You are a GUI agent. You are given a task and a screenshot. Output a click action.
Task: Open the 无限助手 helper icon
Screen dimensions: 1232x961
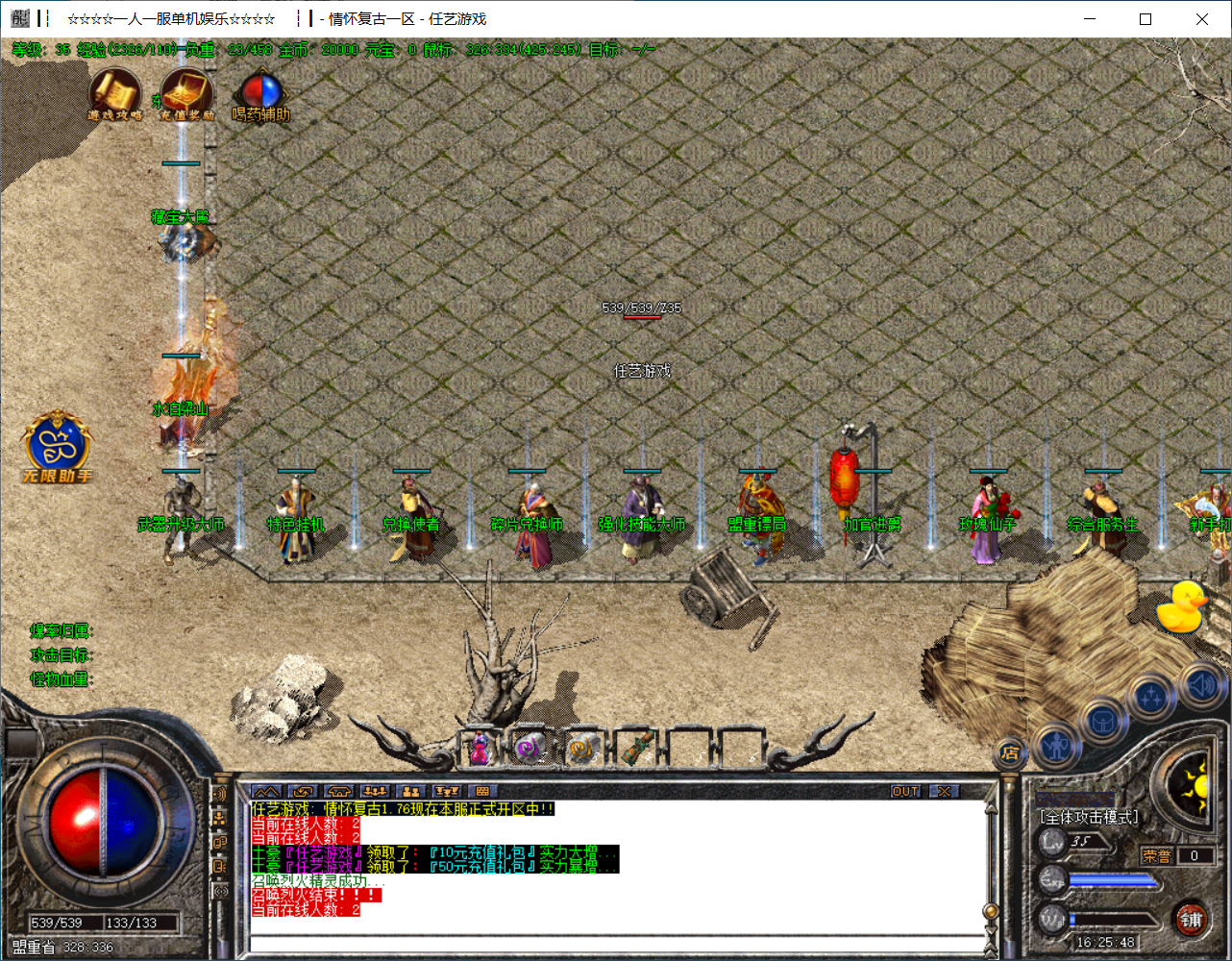[58, 446]
